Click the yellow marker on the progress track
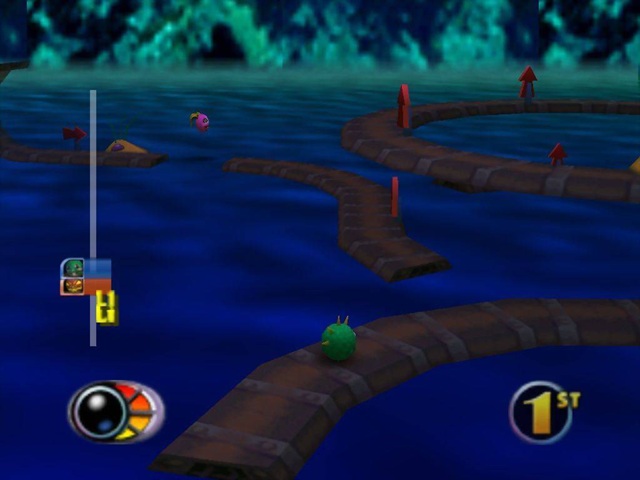 [107, 308]
